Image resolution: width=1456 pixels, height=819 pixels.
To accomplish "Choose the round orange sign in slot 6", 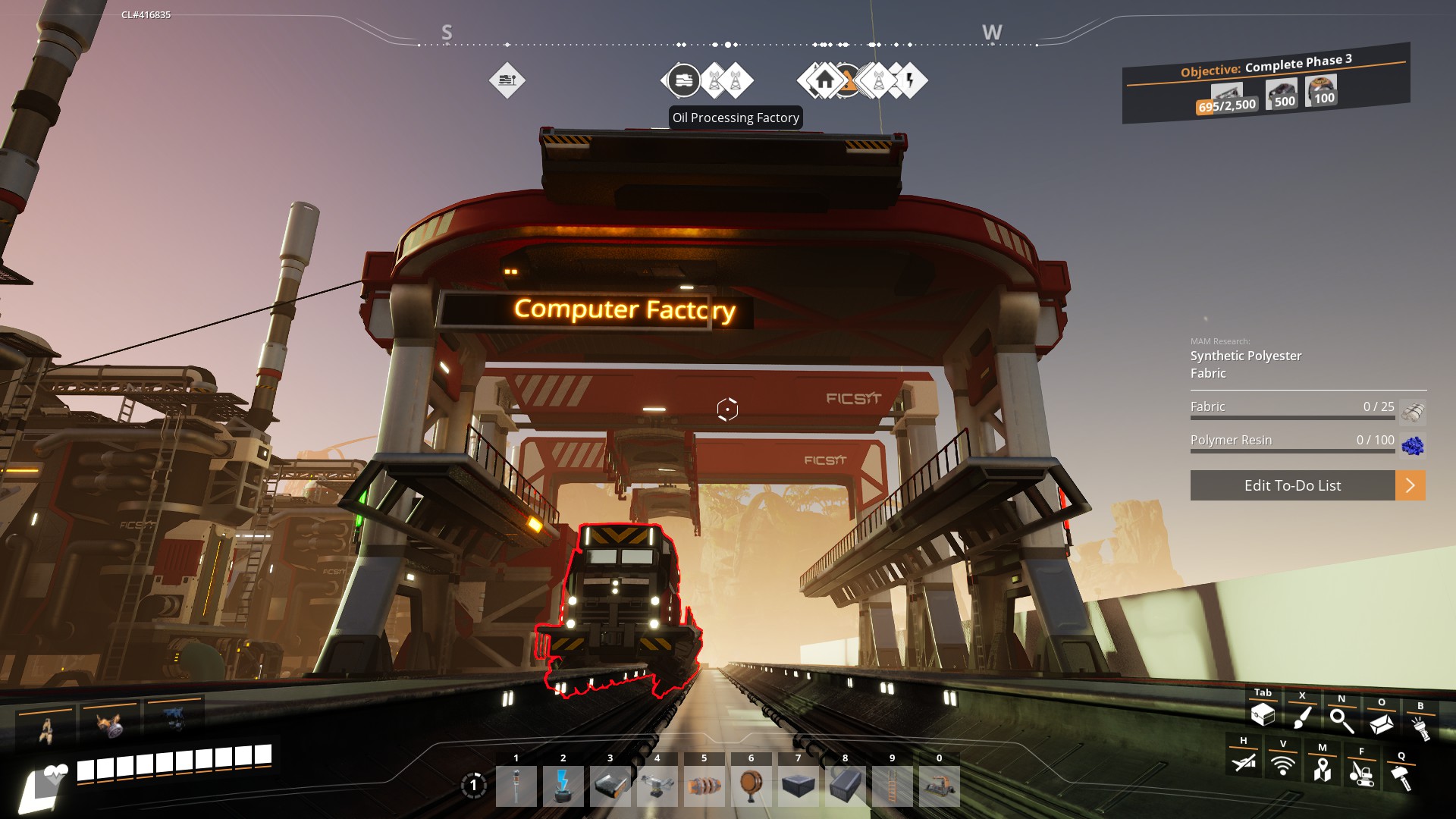I will (x=752, y=786).
